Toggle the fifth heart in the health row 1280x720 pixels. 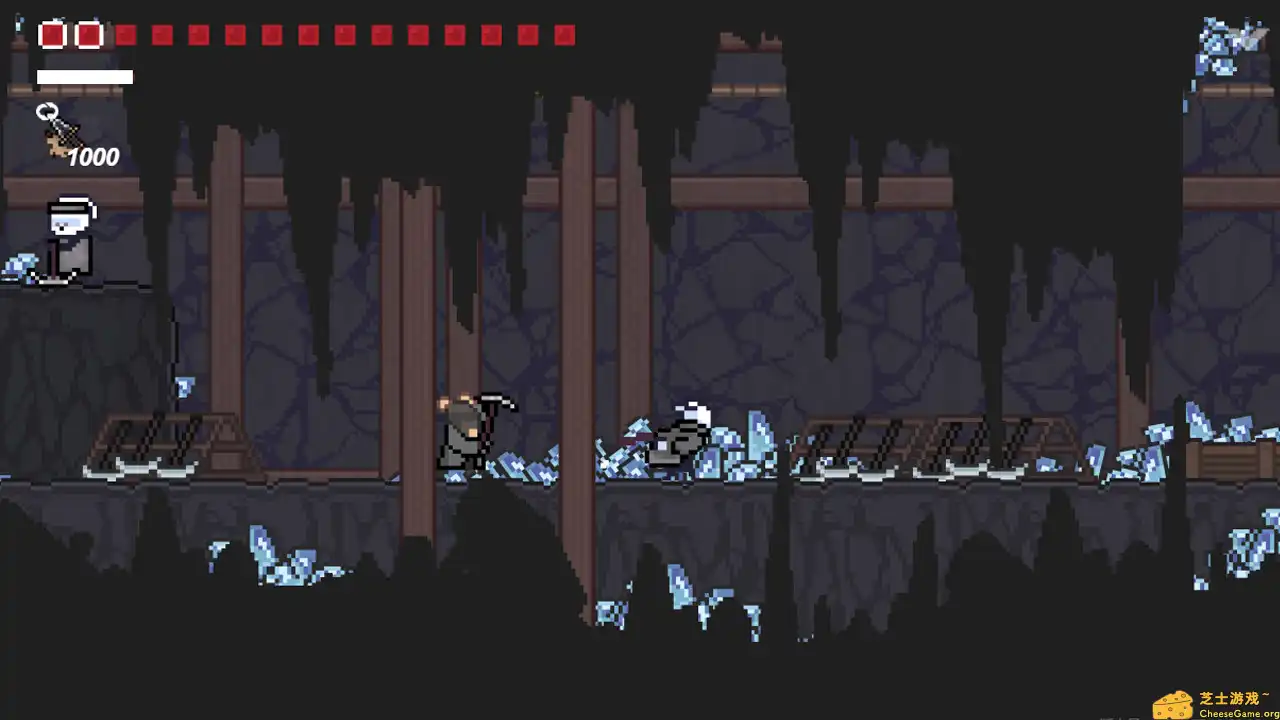tap(198, 36)
